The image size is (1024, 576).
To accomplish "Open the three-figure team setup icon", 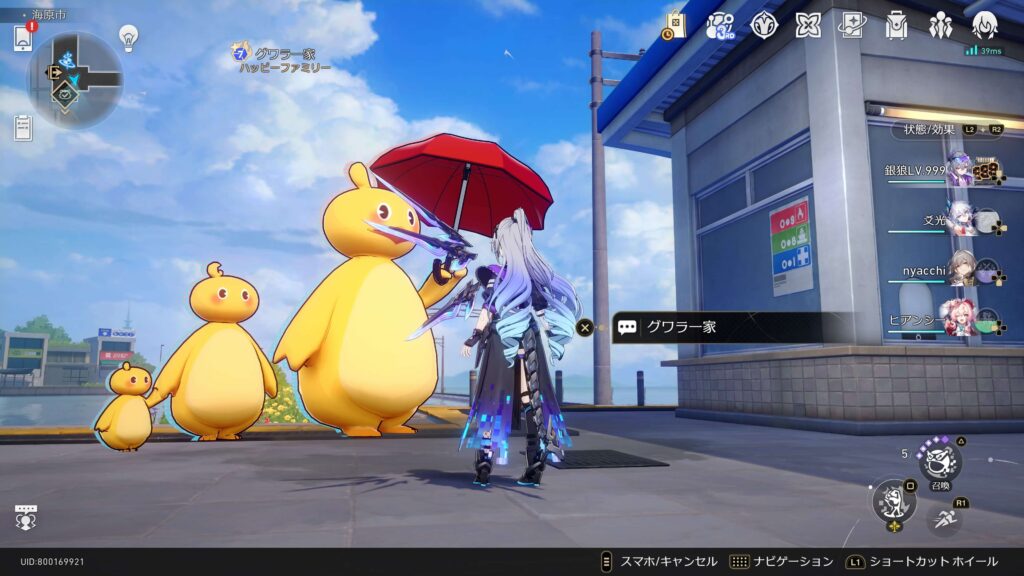I will [x=940, y=25].
